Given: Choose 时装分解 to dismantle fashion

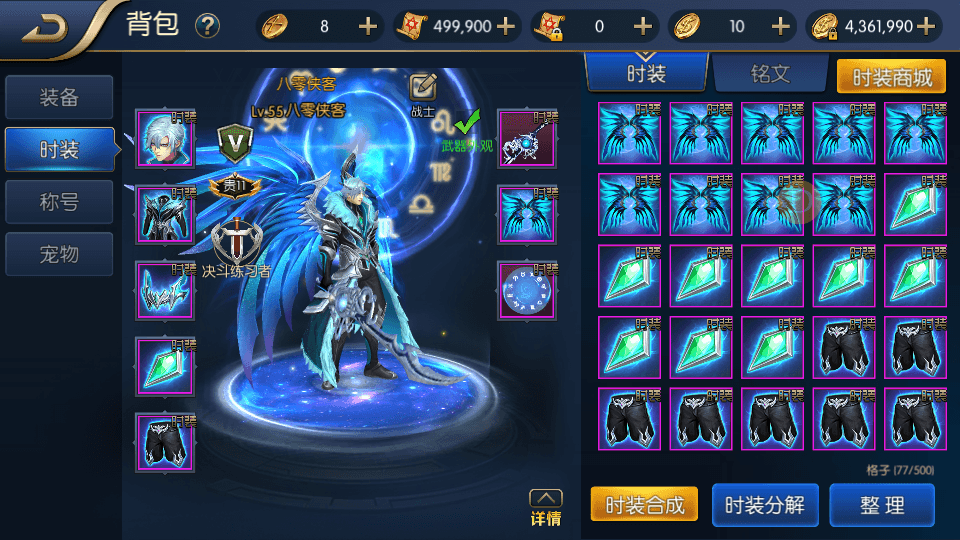Looking at the screenshot, I should [764, 505].
